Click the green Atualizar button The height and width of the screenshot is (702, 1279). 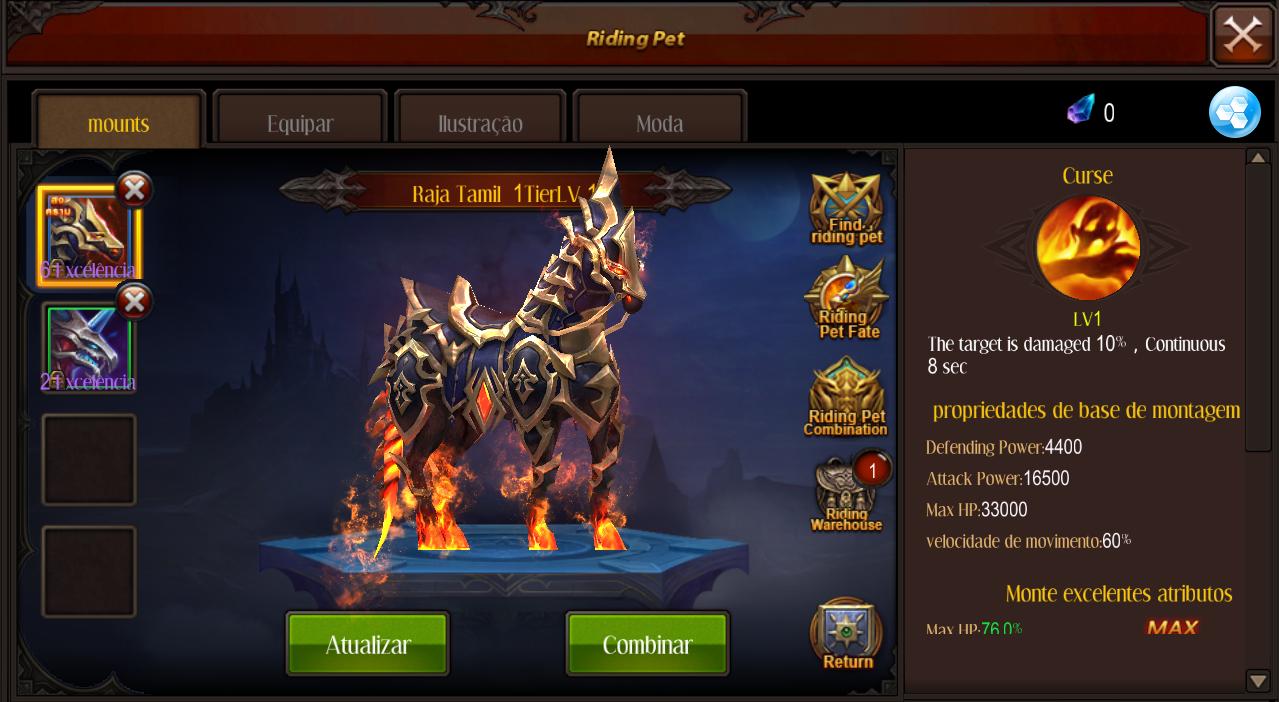pos(368,645)
